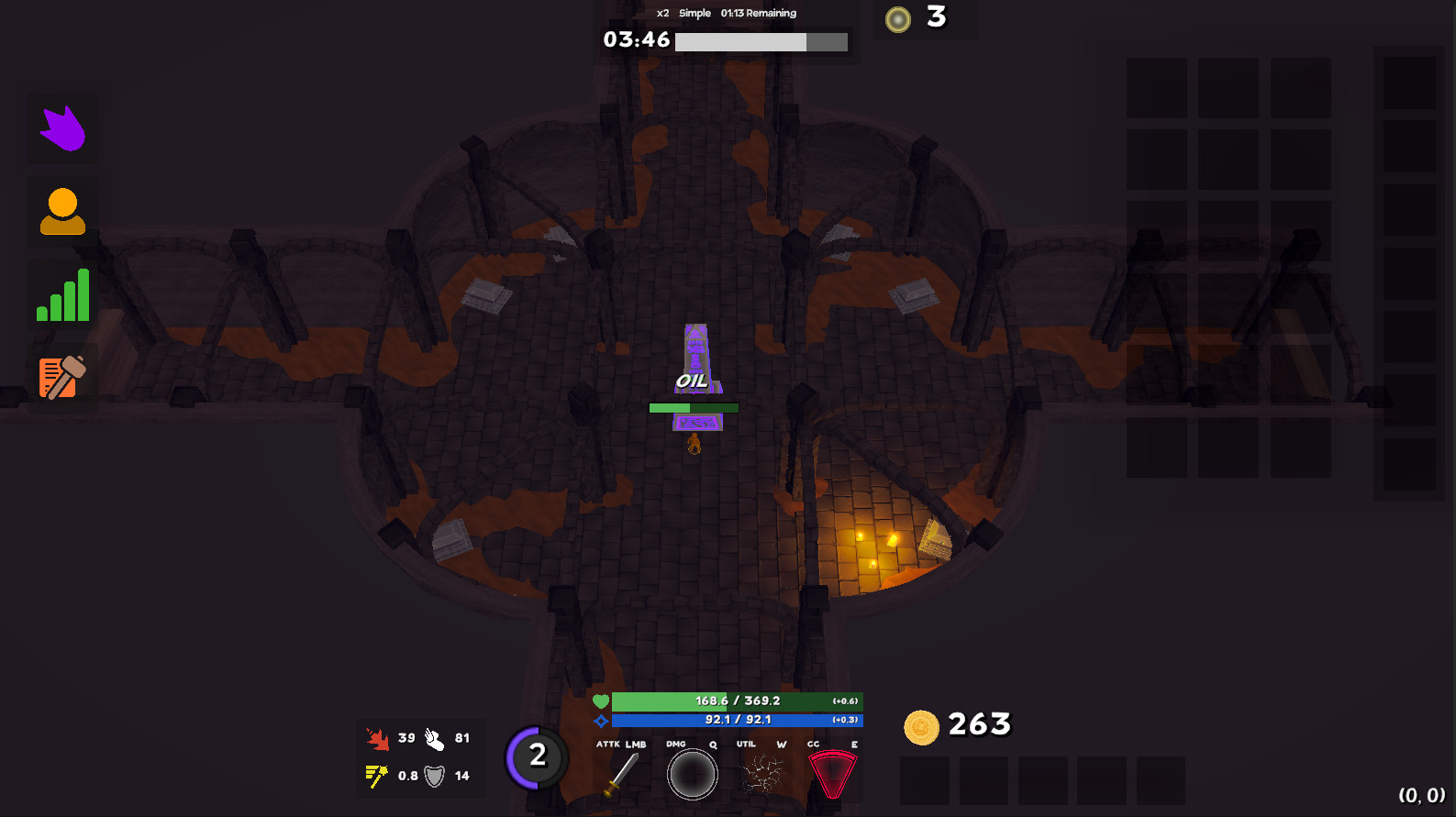
Task: Open the crafting journal with hammer icon
Action: [x=62, y=376]
